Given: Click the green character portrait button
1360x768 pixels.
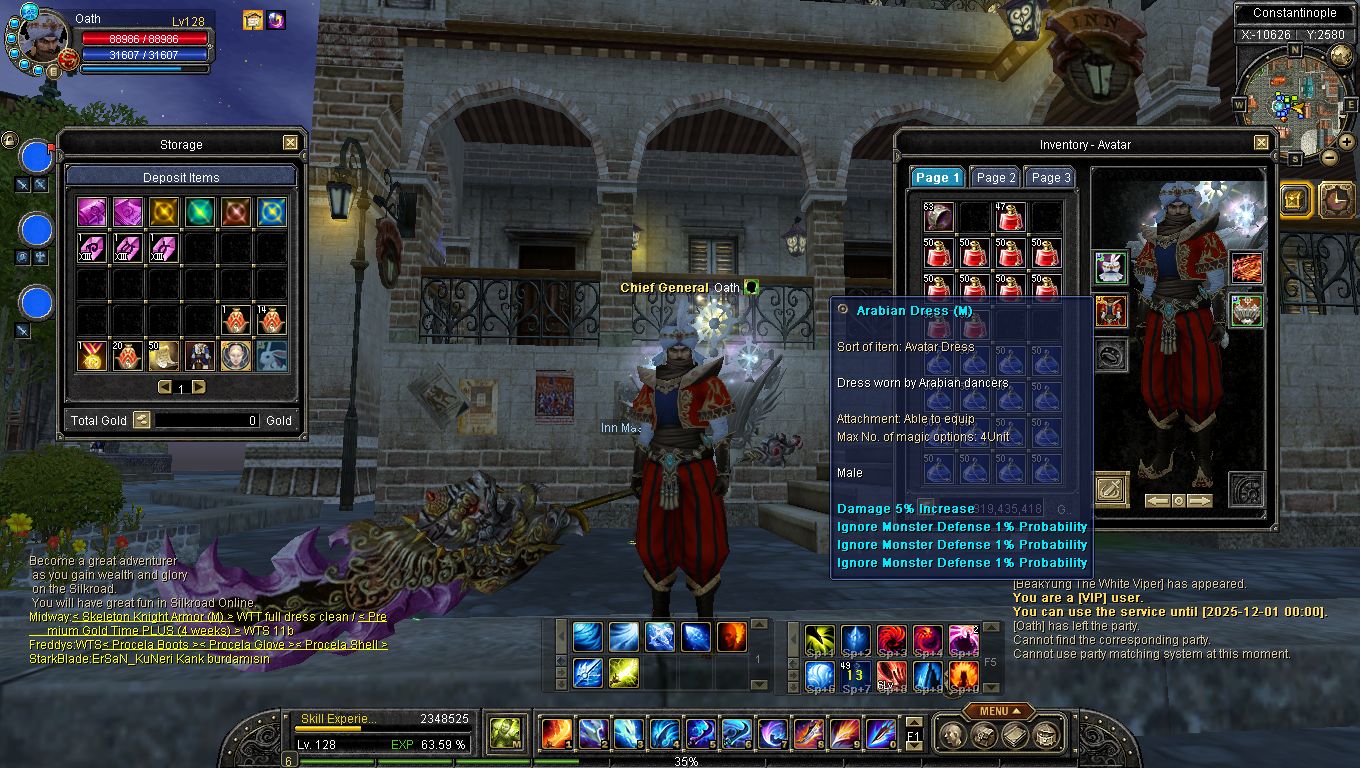Looking at the screenshot, I should point(503,733).
